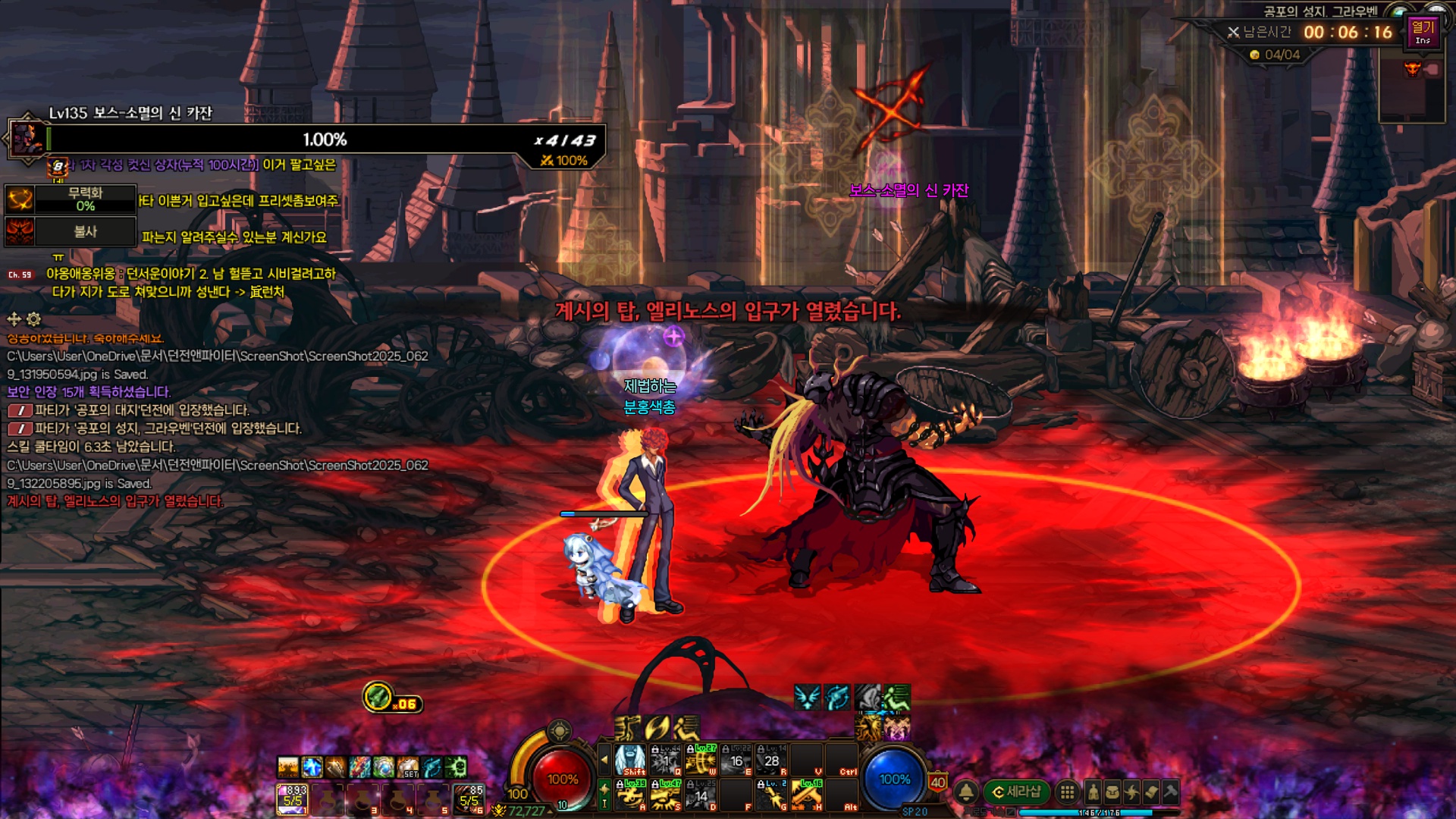Open the auction hammer icon
Viewport: 1456px width, 819px height.
tap(1170, 792)
